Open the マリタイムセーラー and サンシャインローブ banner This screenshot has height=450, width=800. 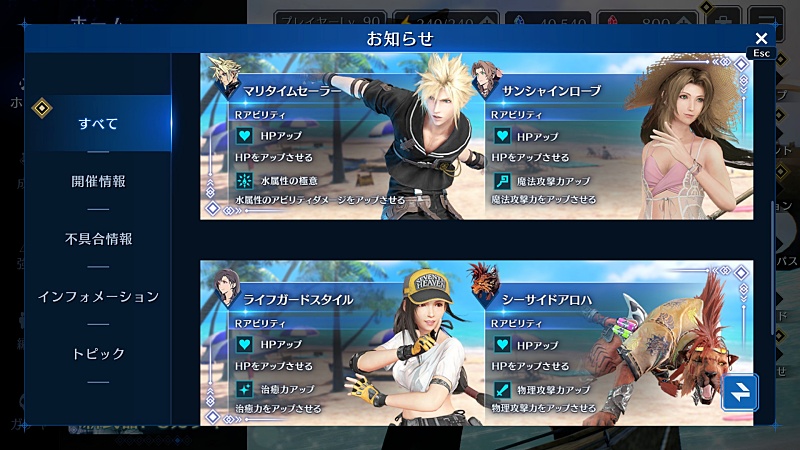(476, 136)
